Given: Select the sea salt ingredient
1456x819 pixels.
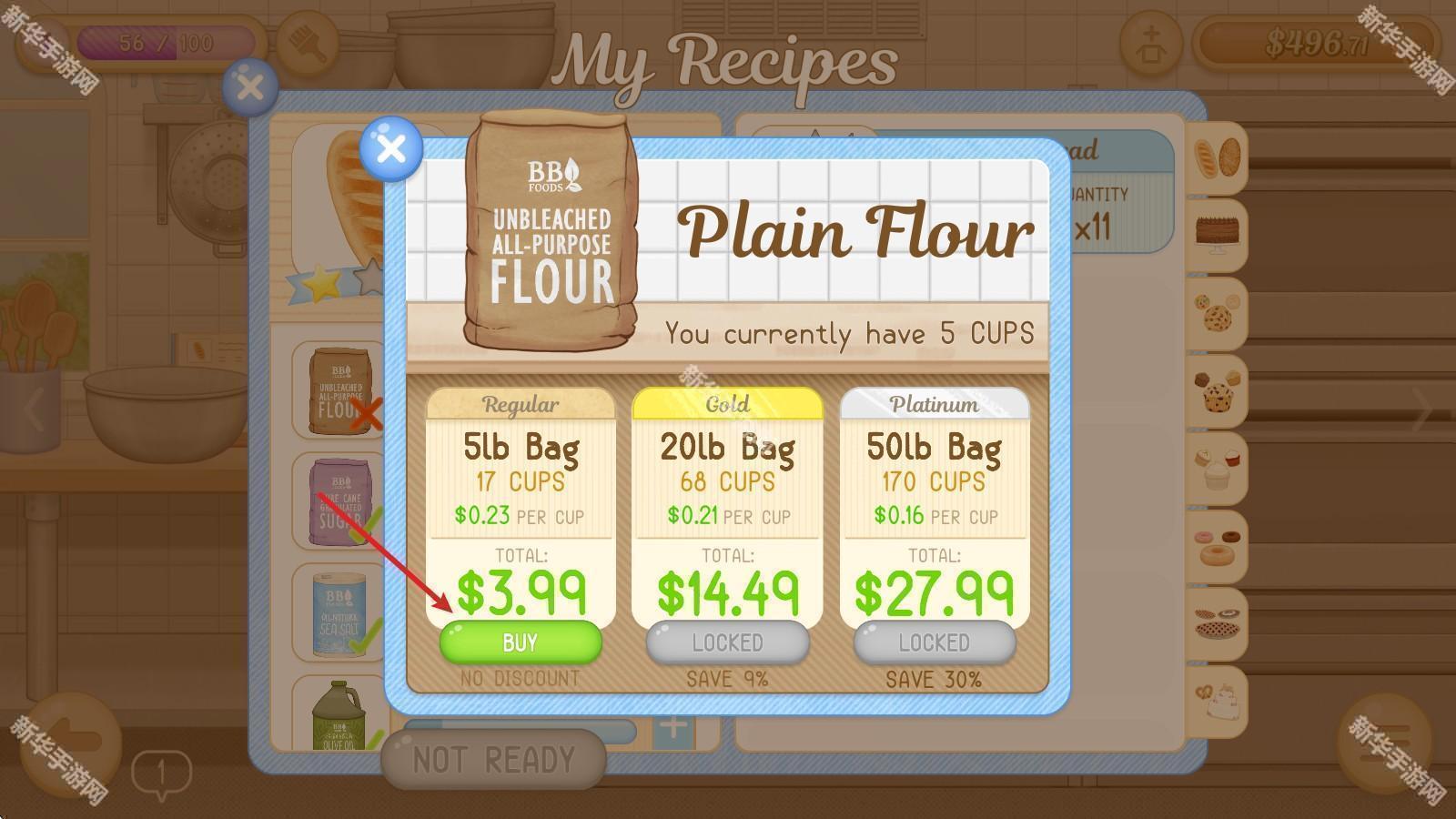Looking at the screenshot, I should [x=339, y=613].
